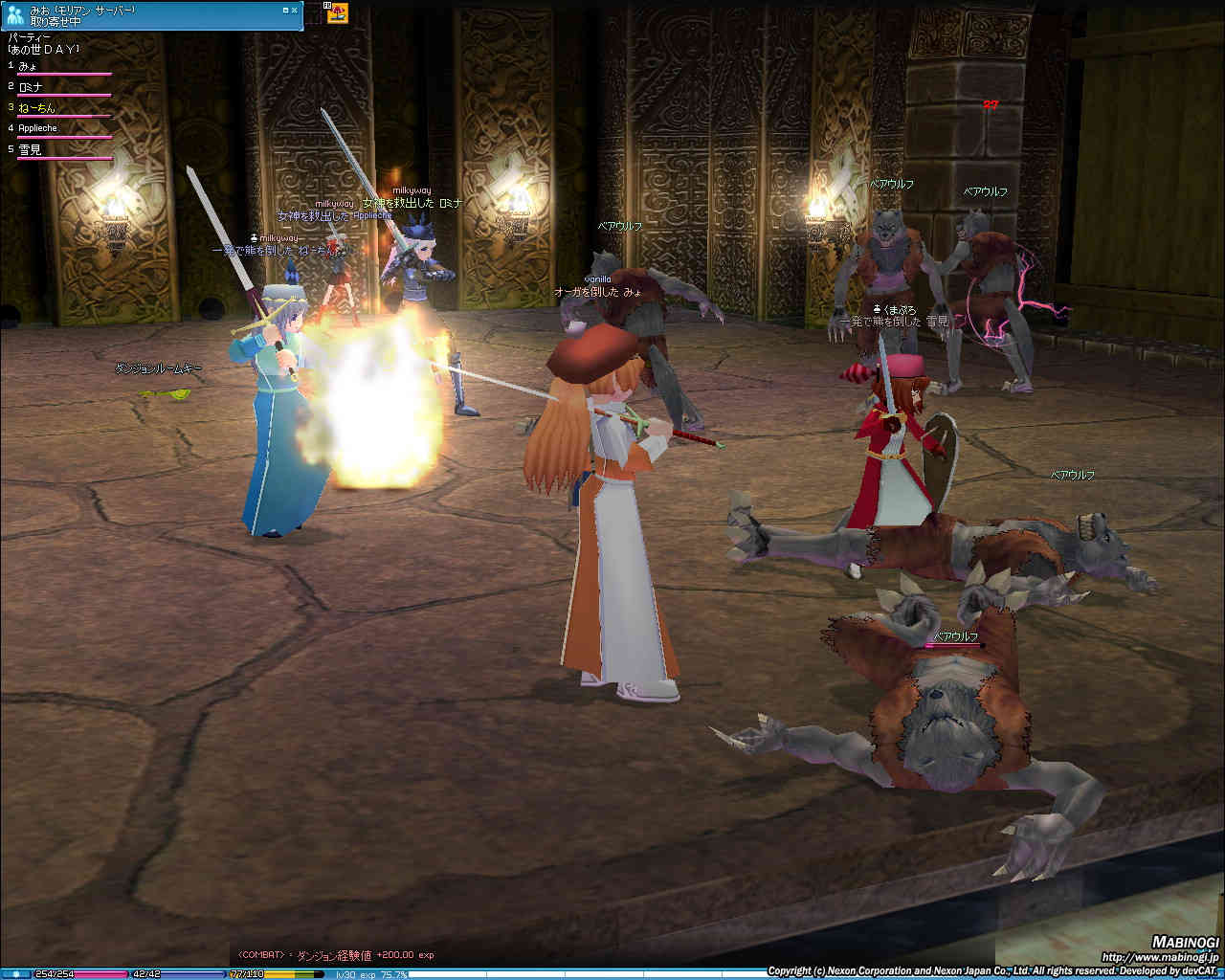
Task: Maximize the blue messenger notification window
Action: tap(285, 10)
